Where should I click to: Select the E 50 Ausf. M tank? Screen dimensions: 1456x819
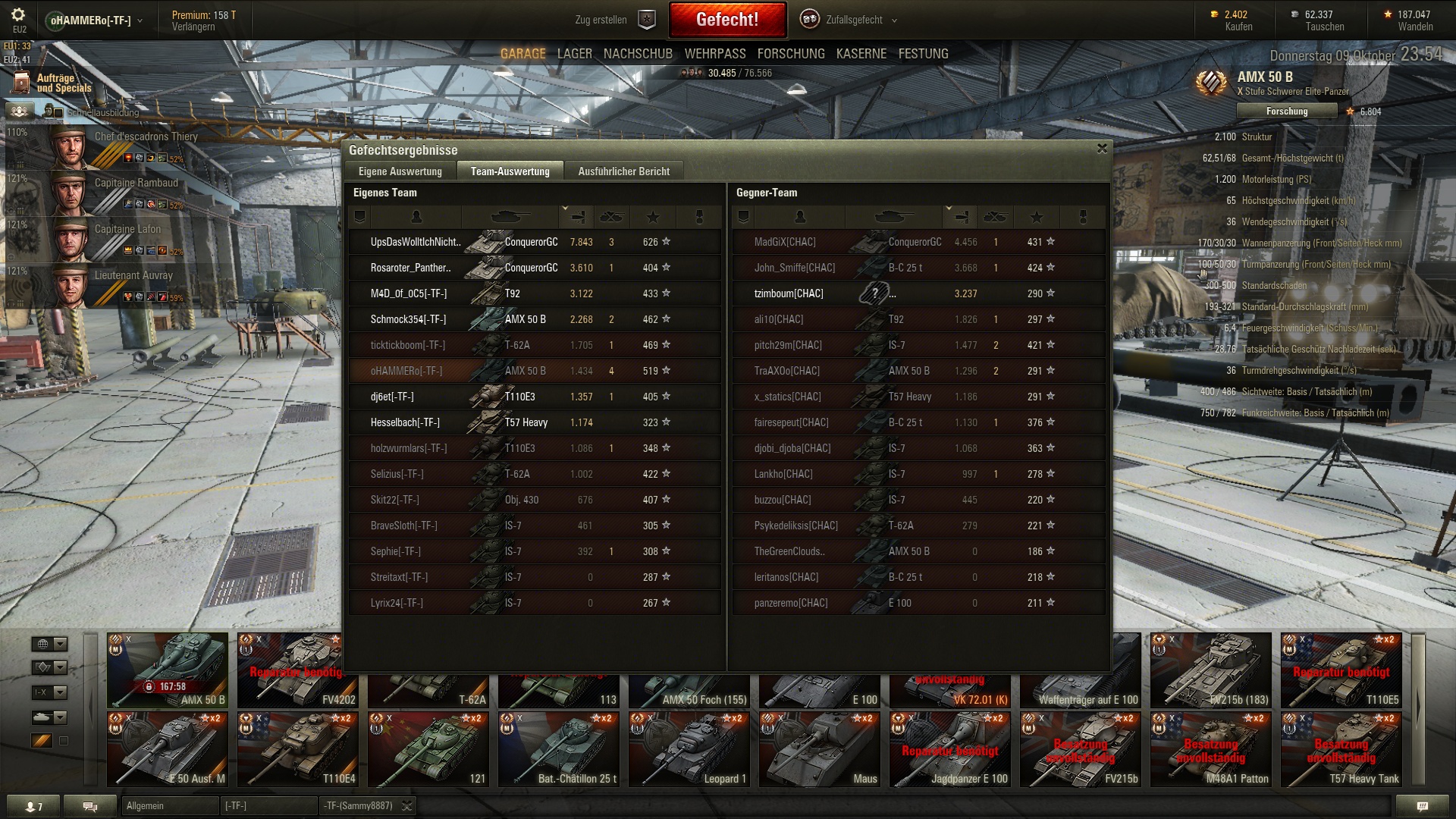[x=168, y=749]
